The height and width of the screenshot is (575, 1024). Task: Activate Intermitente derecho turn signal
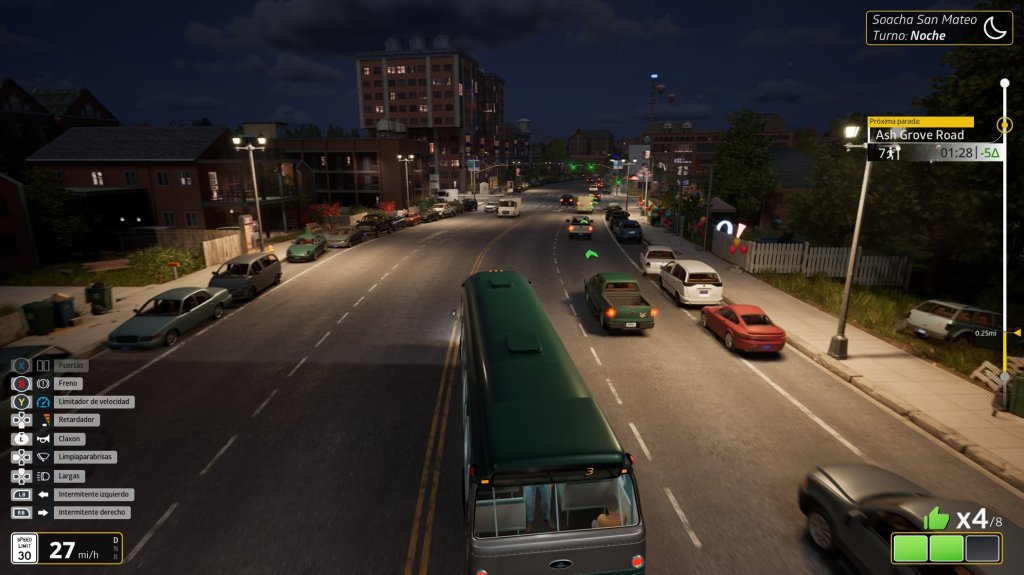click(x=93, y=512)
